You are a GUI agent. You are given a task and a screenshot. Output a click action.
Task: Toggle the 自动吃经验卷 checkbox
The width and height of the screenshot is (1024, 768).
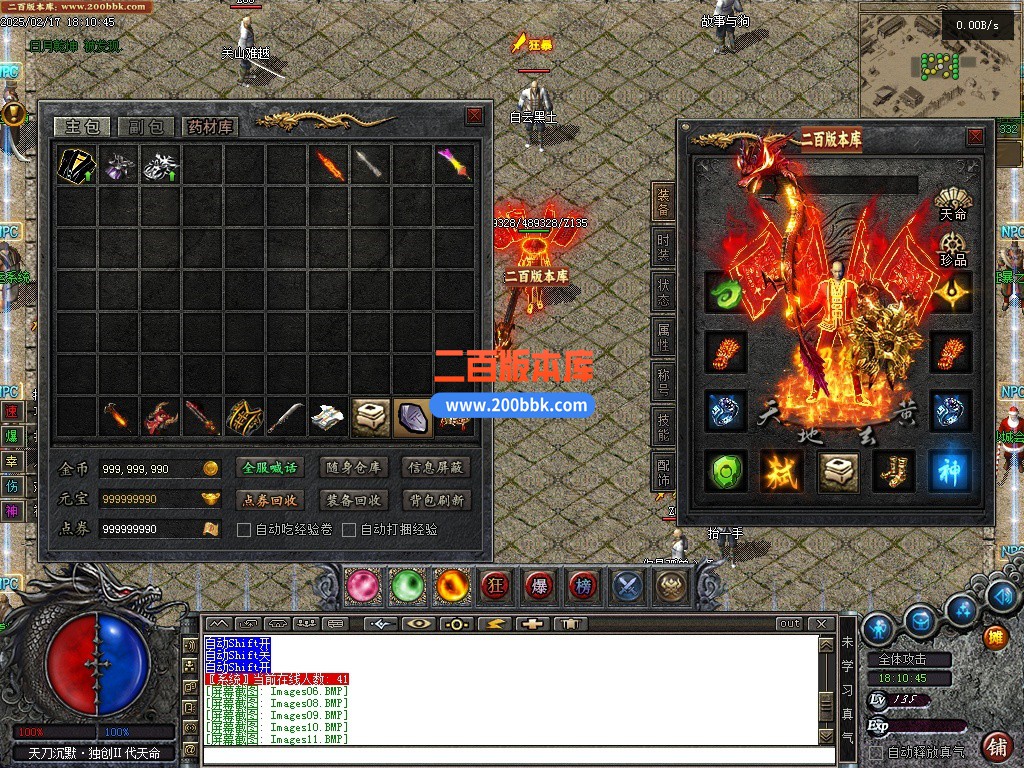pos(244,530)
